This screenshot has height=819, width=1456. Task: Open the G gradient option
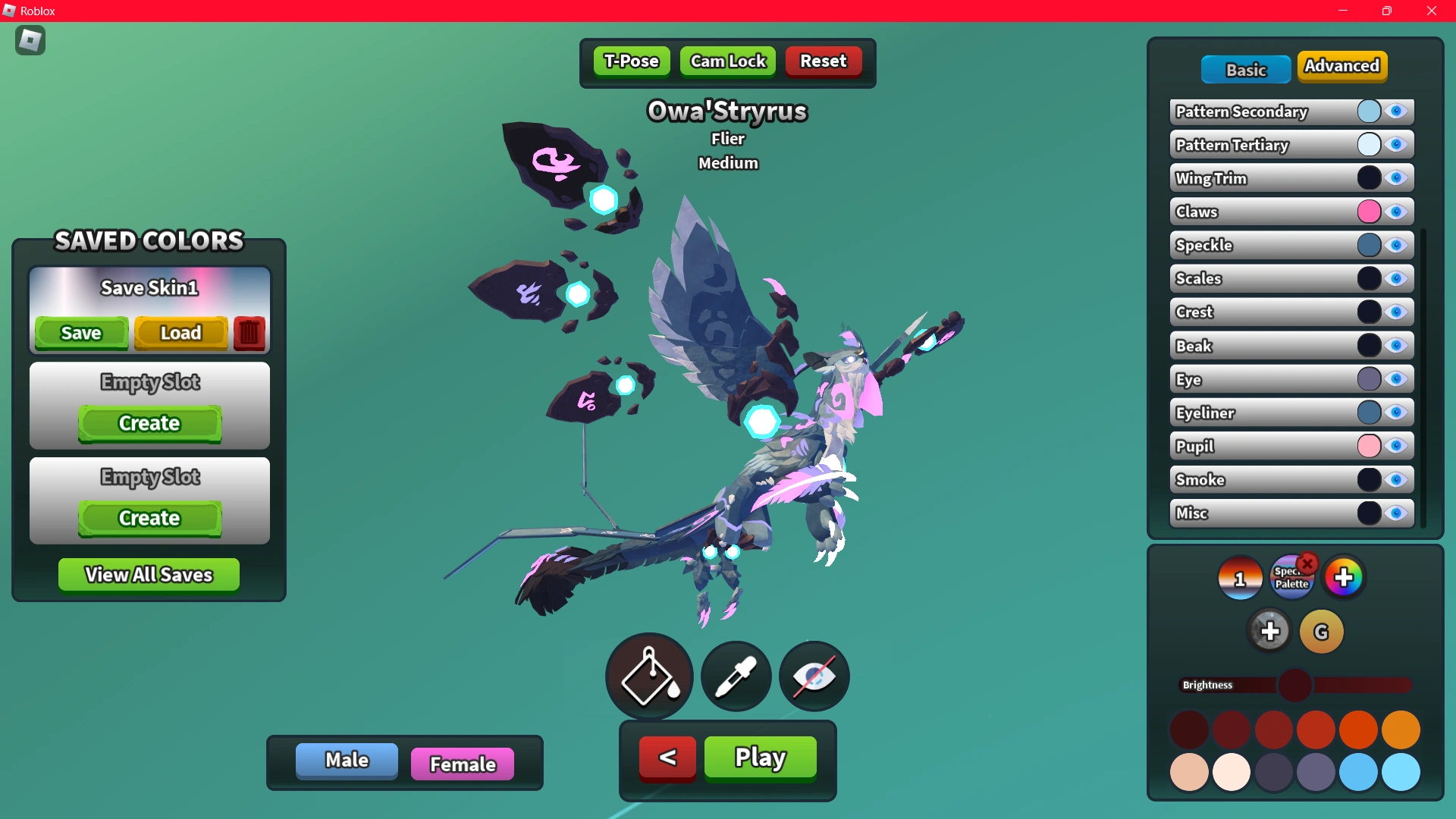pos(1320,631)
